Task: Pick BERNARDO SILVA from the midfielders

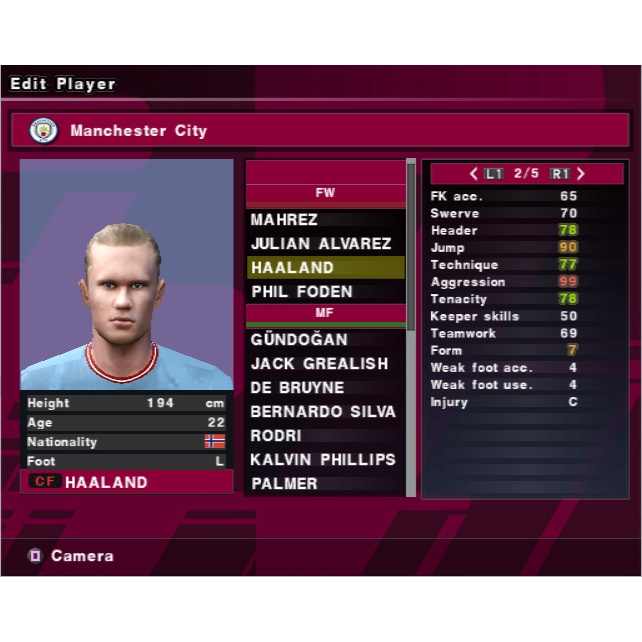Action: point(325,412)
